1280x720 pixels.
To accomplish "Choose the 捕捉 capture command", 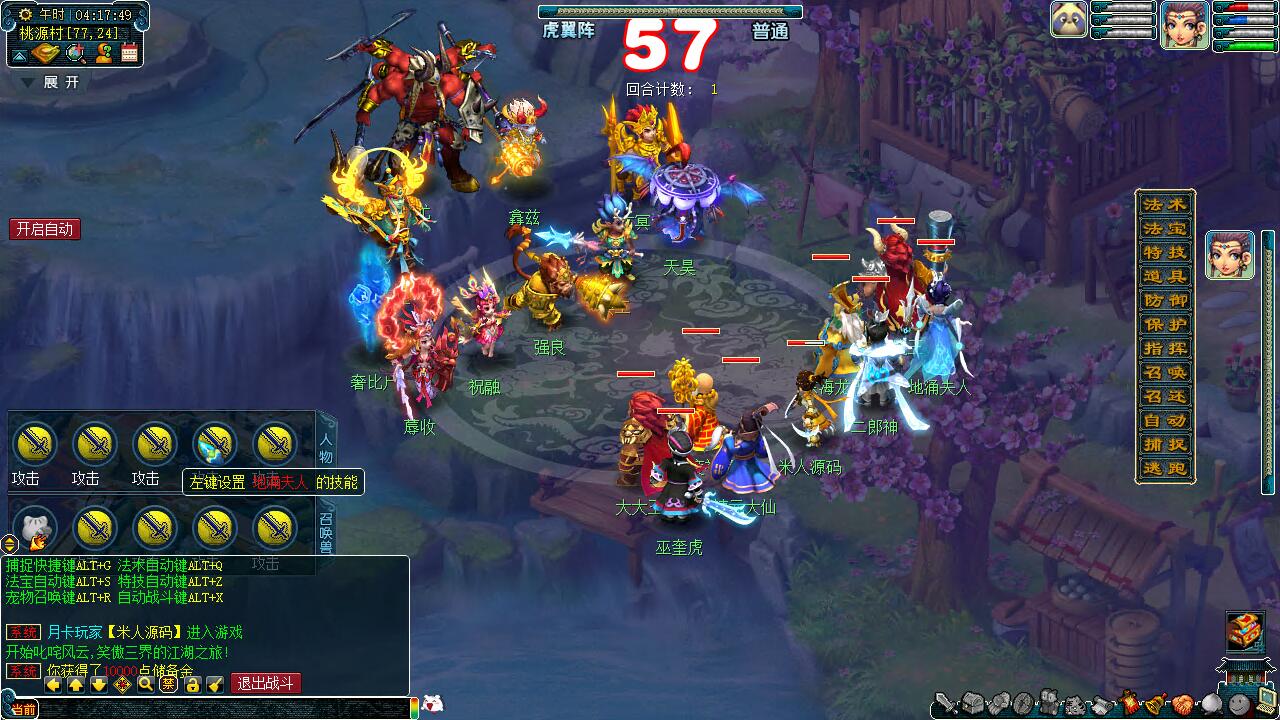I will [x=1165, y=444].
